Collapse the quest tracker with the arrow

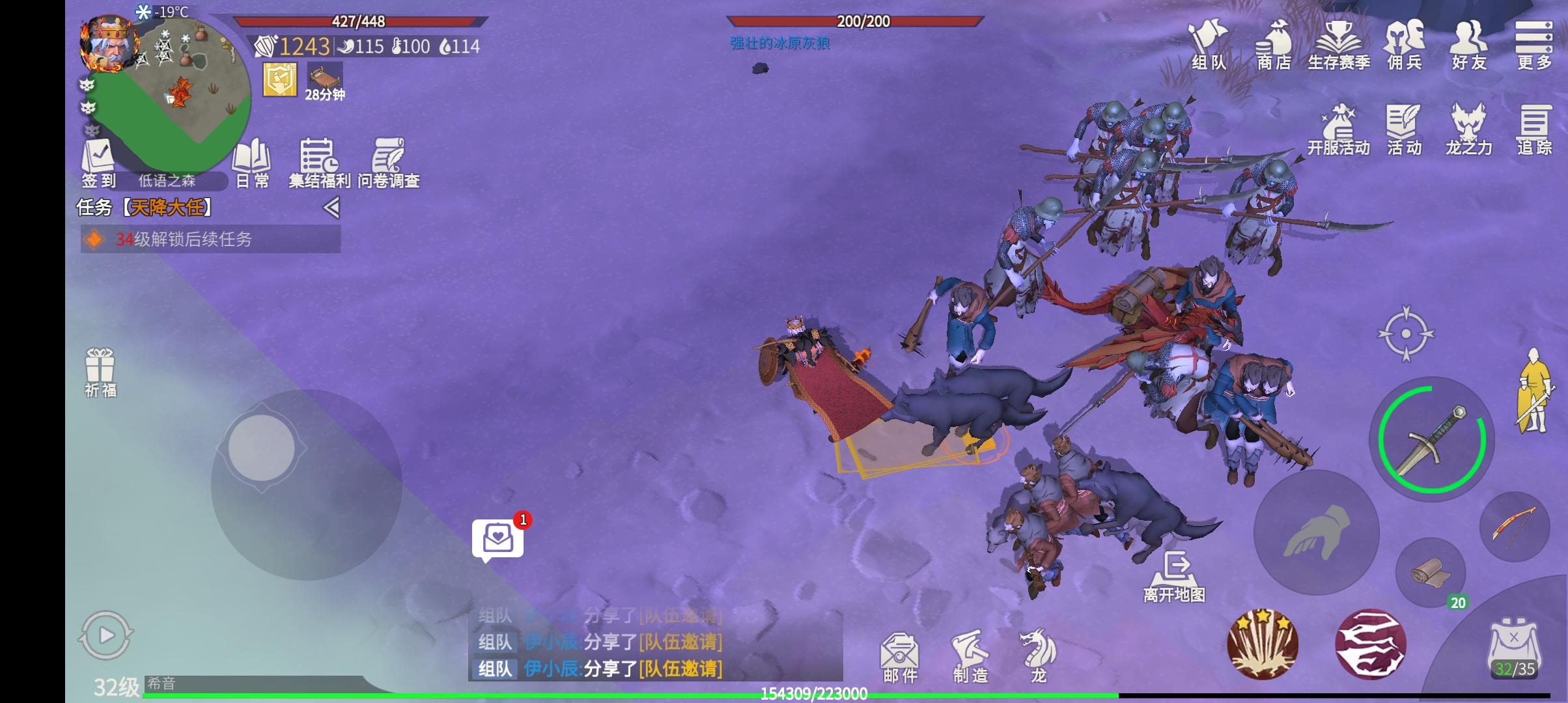[331, 208]
